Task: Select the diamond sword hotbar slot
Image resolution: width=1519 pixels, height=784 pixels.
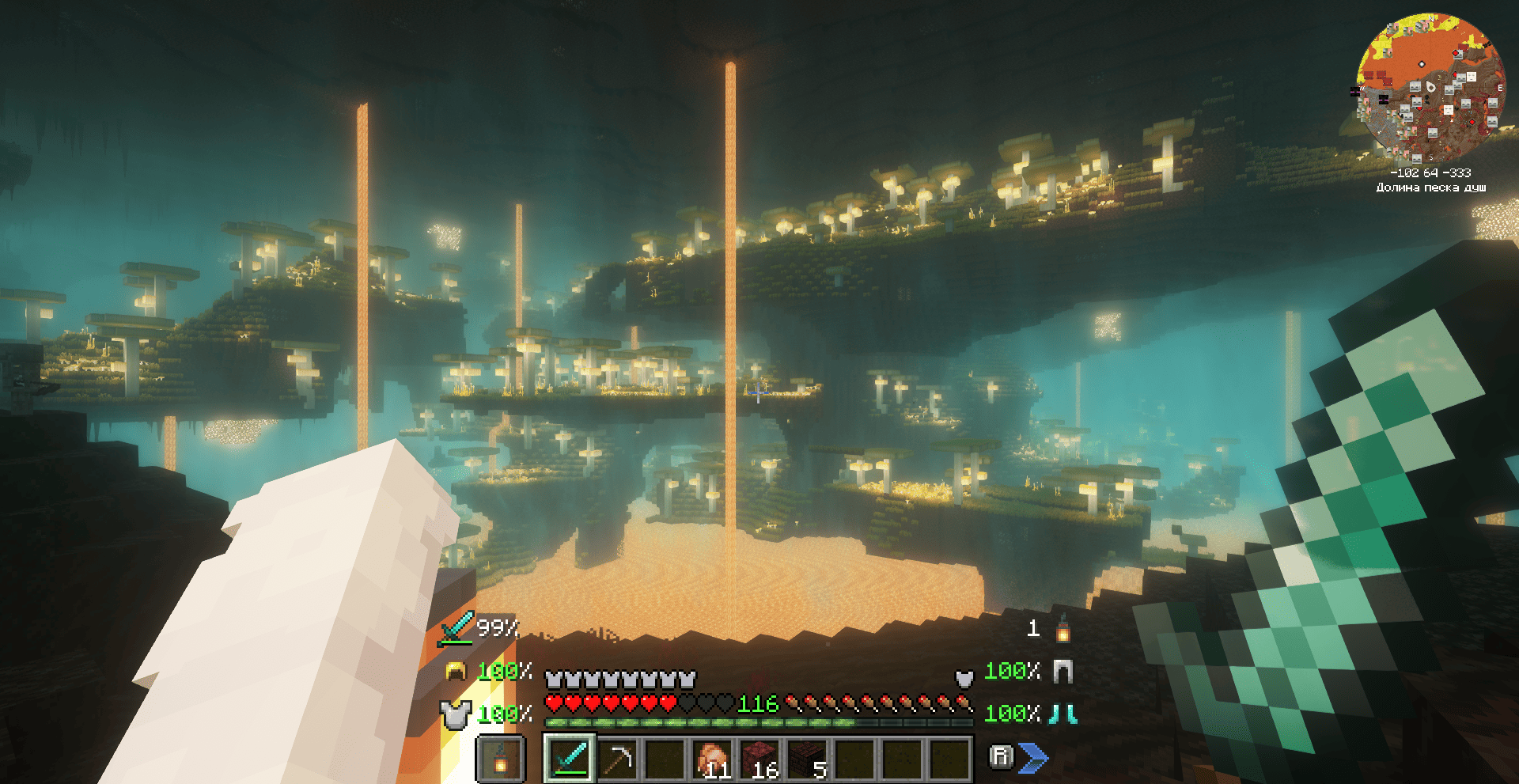Action: click(x=570, y=758)
